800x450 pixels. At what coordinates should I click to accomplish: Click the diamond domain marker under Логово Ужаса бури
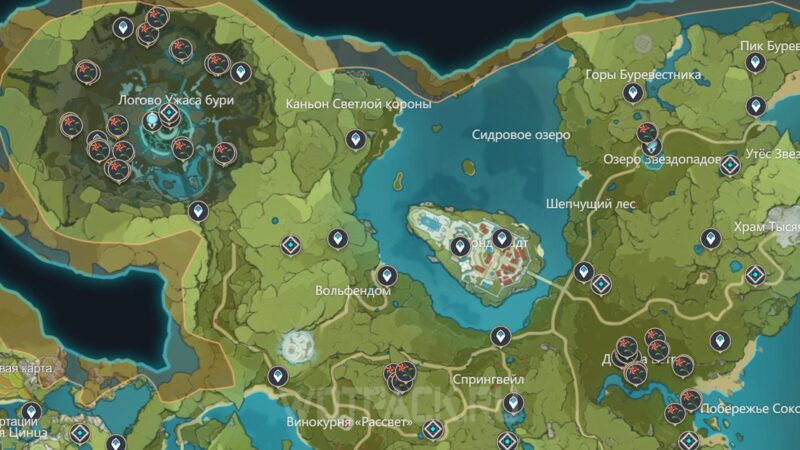(170, 115)
